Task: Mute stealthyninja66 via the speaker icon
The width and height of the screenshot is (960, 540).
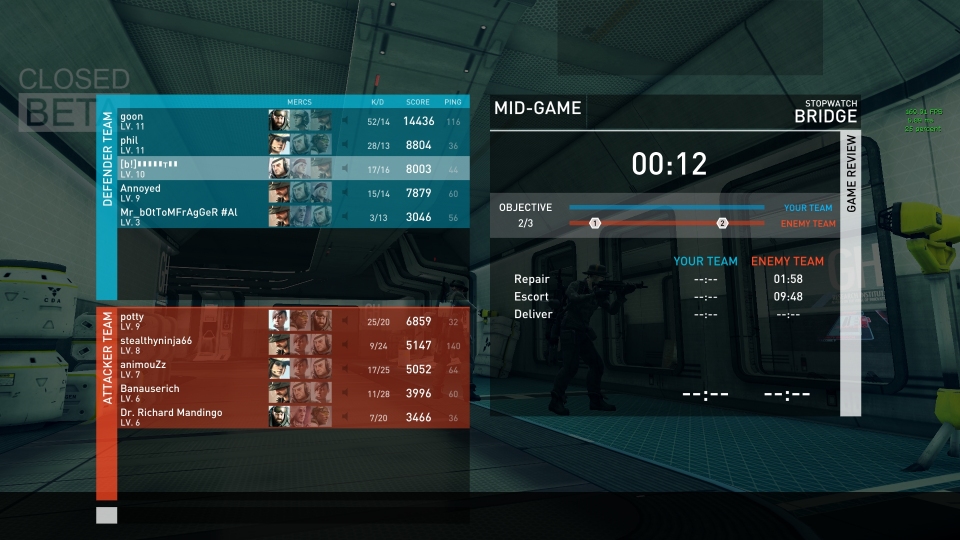Action: point(346,345)
